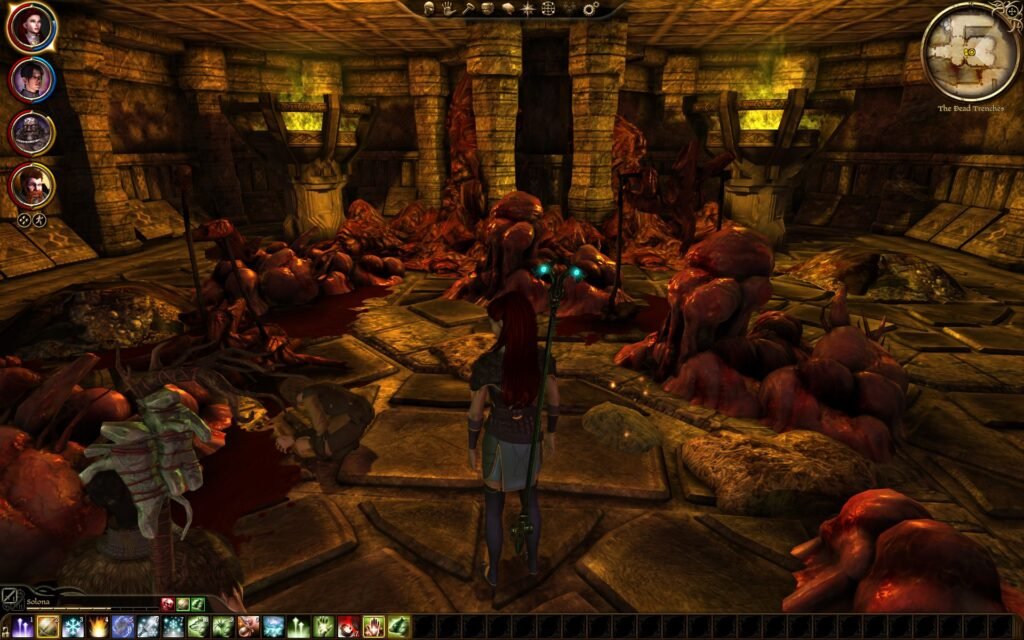Screen dimensions: 1024x640
Task: Activate the first quickbar spell with purple arrows
Action: pos(23,627)
